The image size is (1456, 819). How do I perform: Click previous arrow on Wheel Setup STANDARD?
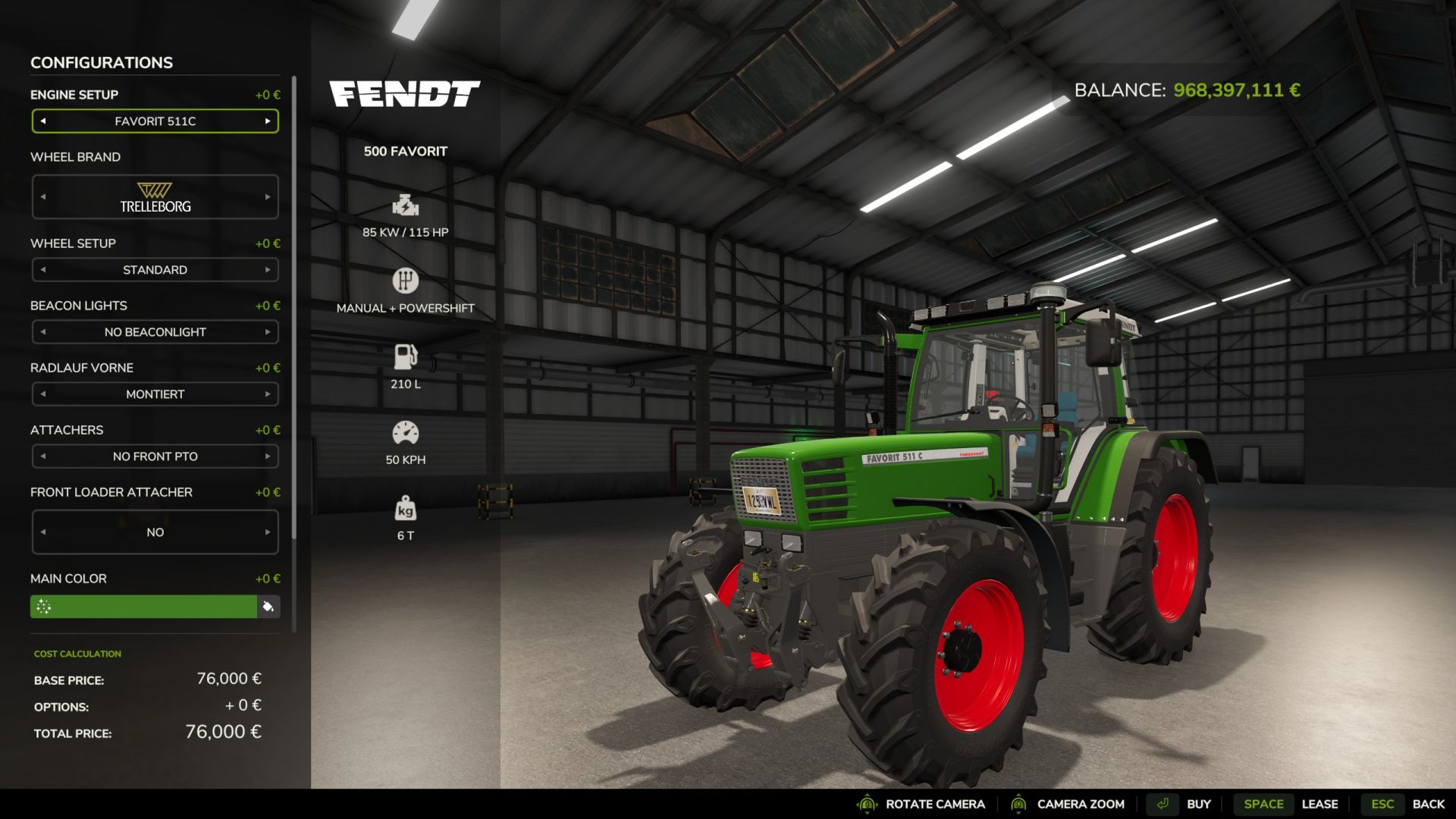click(x=43, y=269)
